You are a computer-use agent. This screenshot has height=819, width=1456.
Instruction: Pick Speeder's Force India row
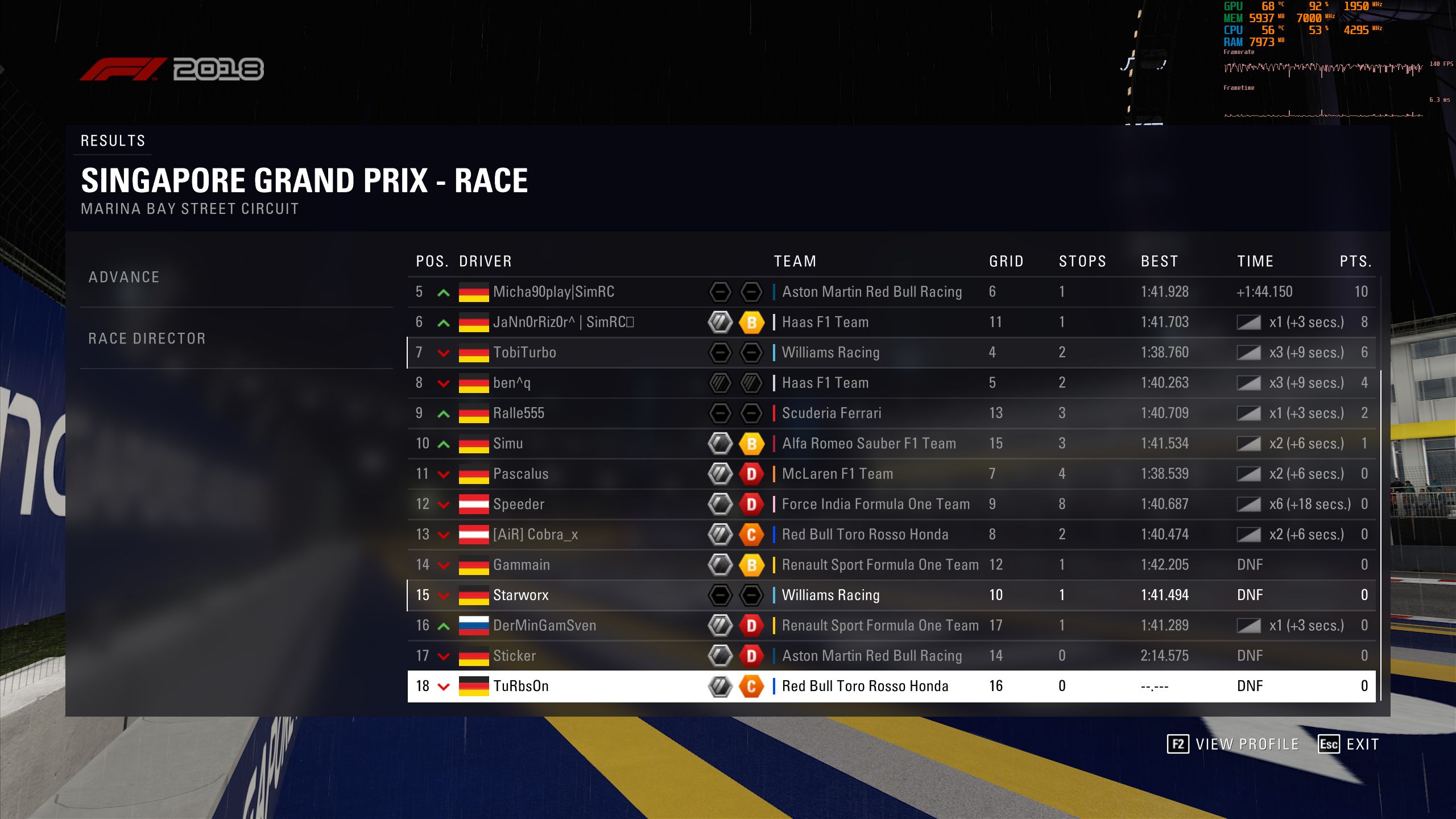519,504
